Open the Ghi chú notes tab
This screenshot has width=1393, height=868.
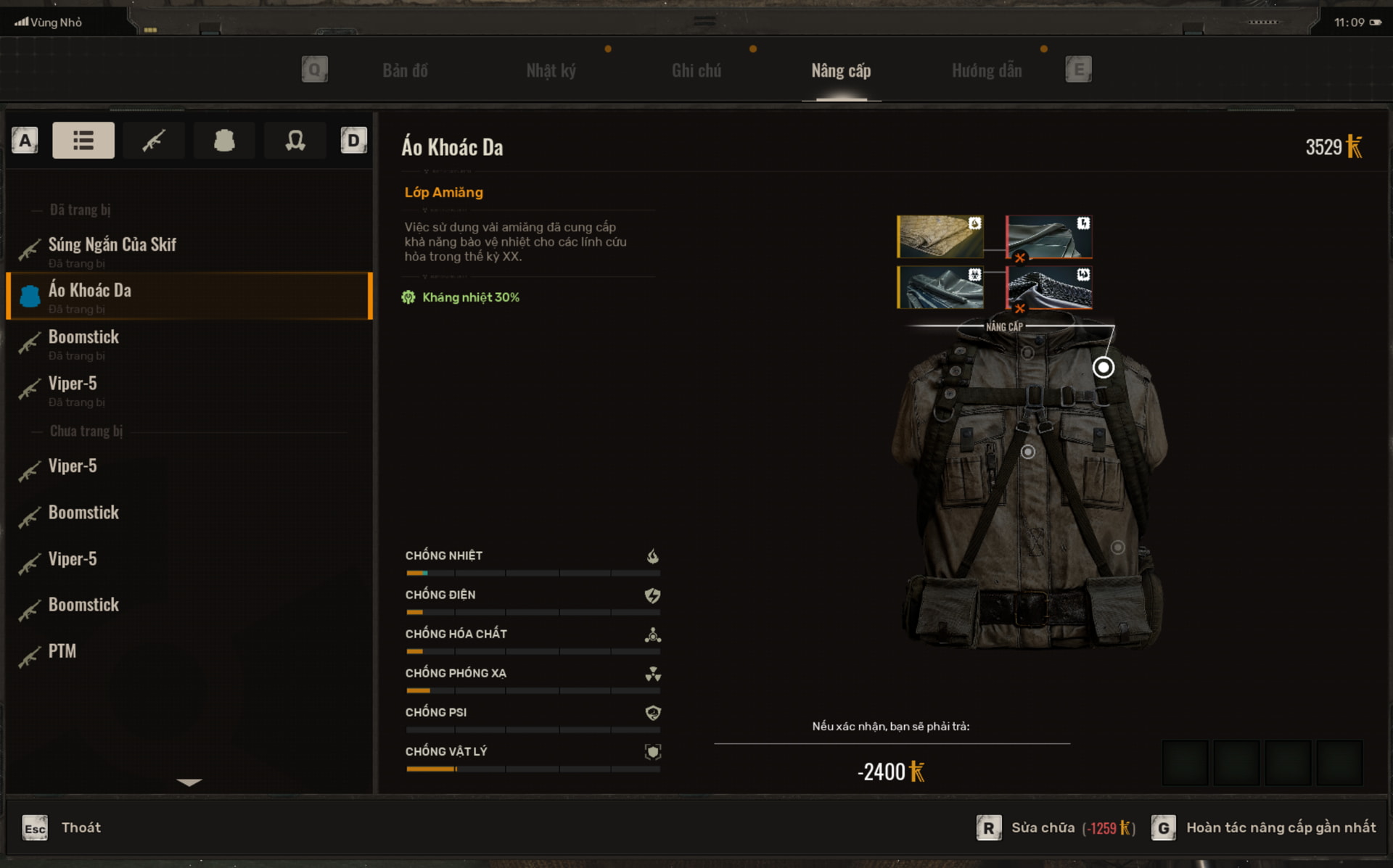coord(696,70)
